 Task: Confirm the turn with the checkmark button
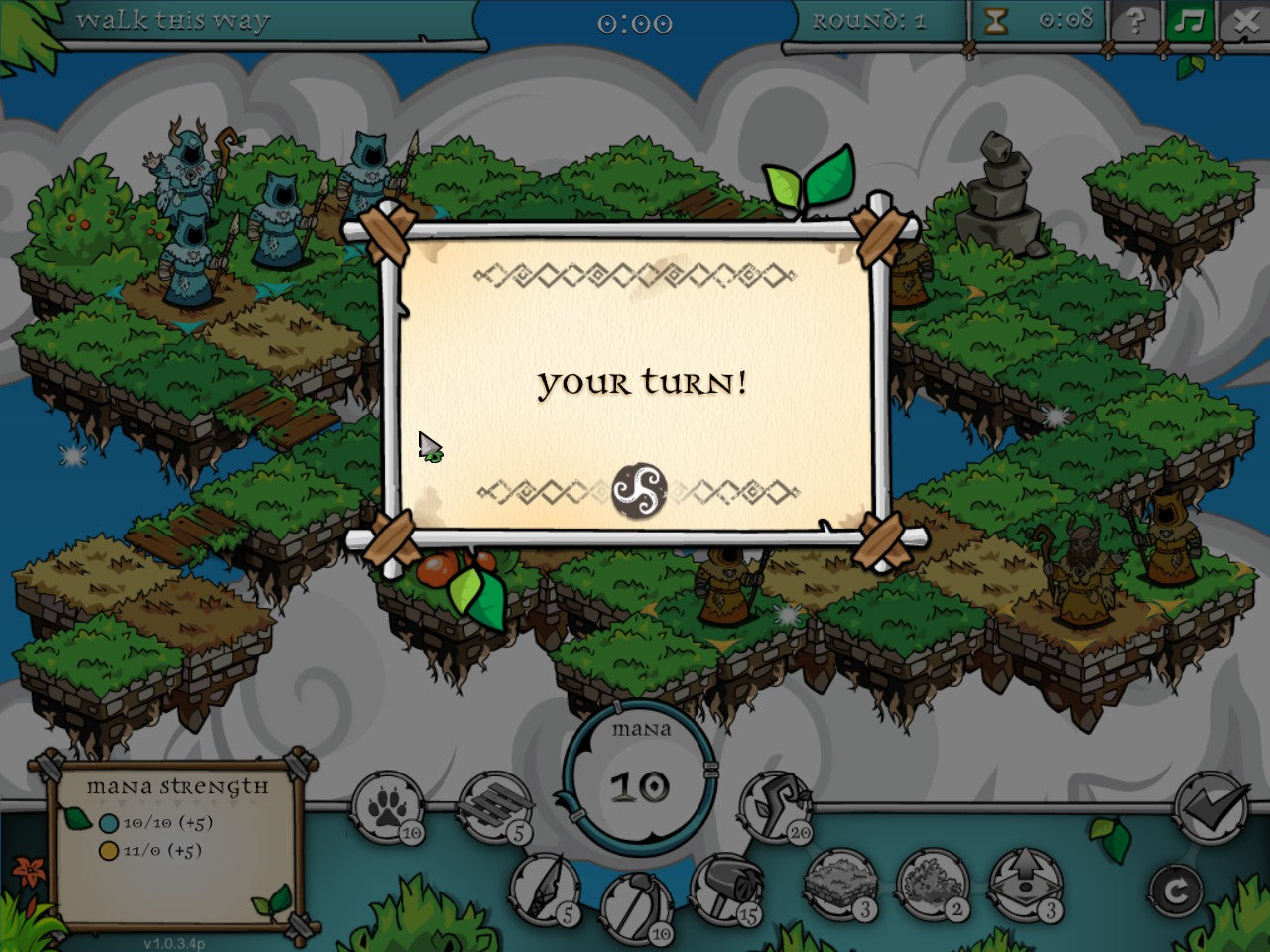[1209, 807]
